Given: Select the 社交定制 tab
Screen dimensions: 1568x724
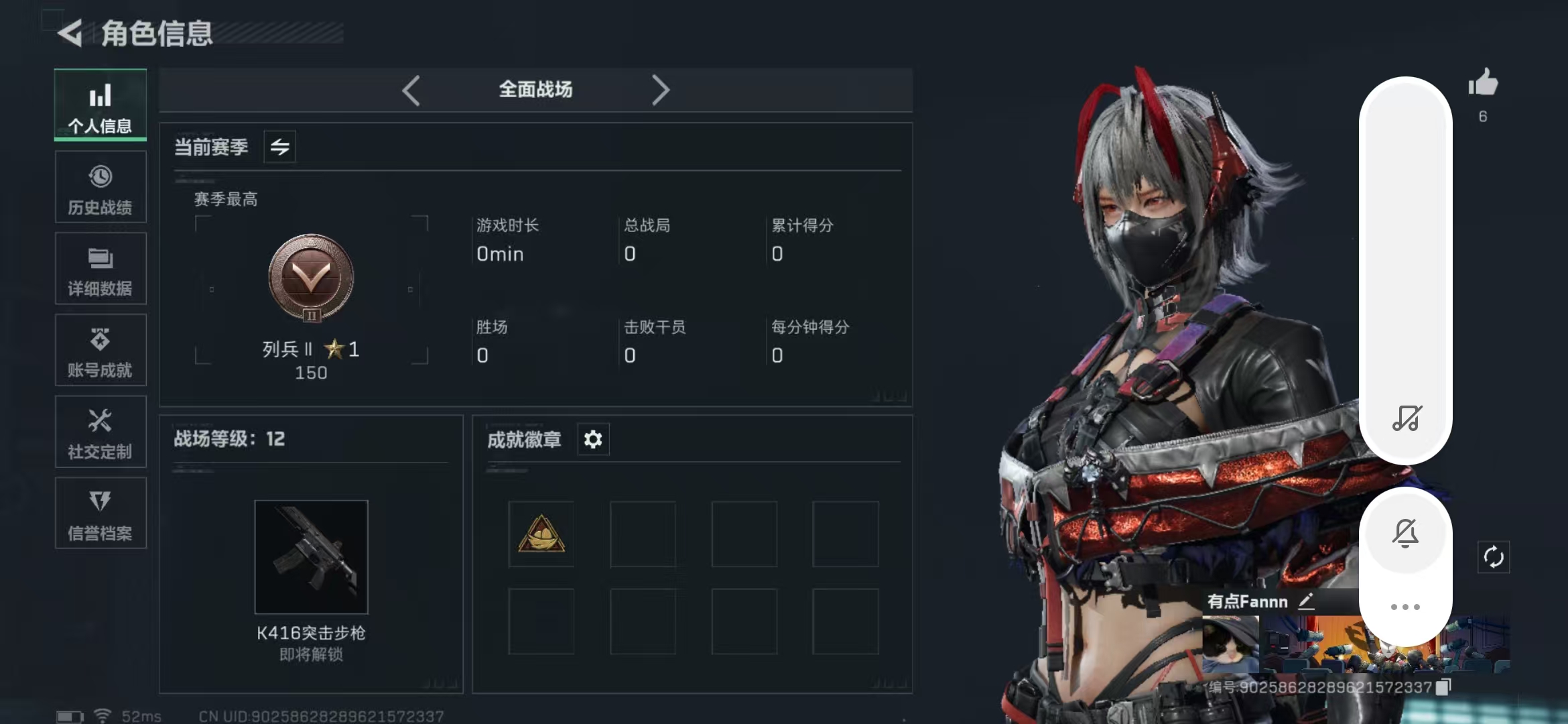Looking at the screenshot, I should click(x=101, y=432).
